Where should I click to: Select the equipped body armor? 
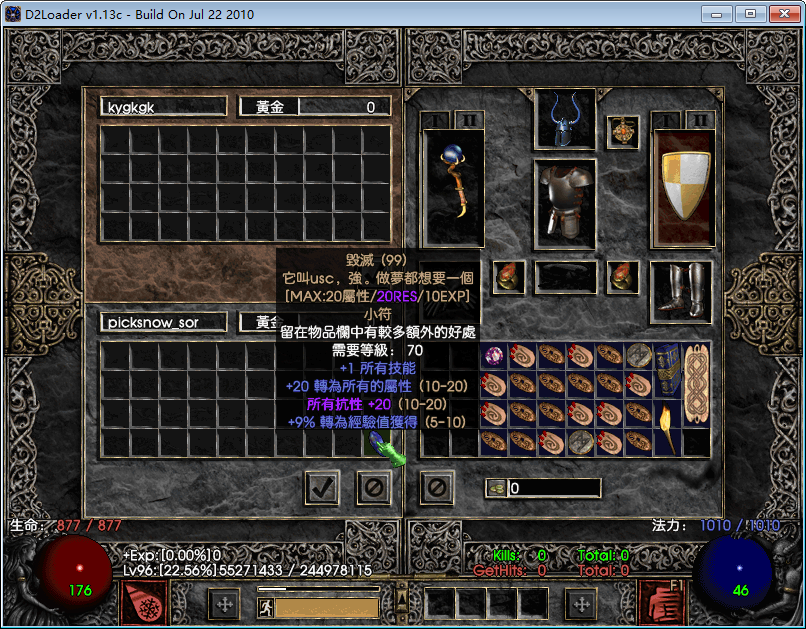pos(565,203)
